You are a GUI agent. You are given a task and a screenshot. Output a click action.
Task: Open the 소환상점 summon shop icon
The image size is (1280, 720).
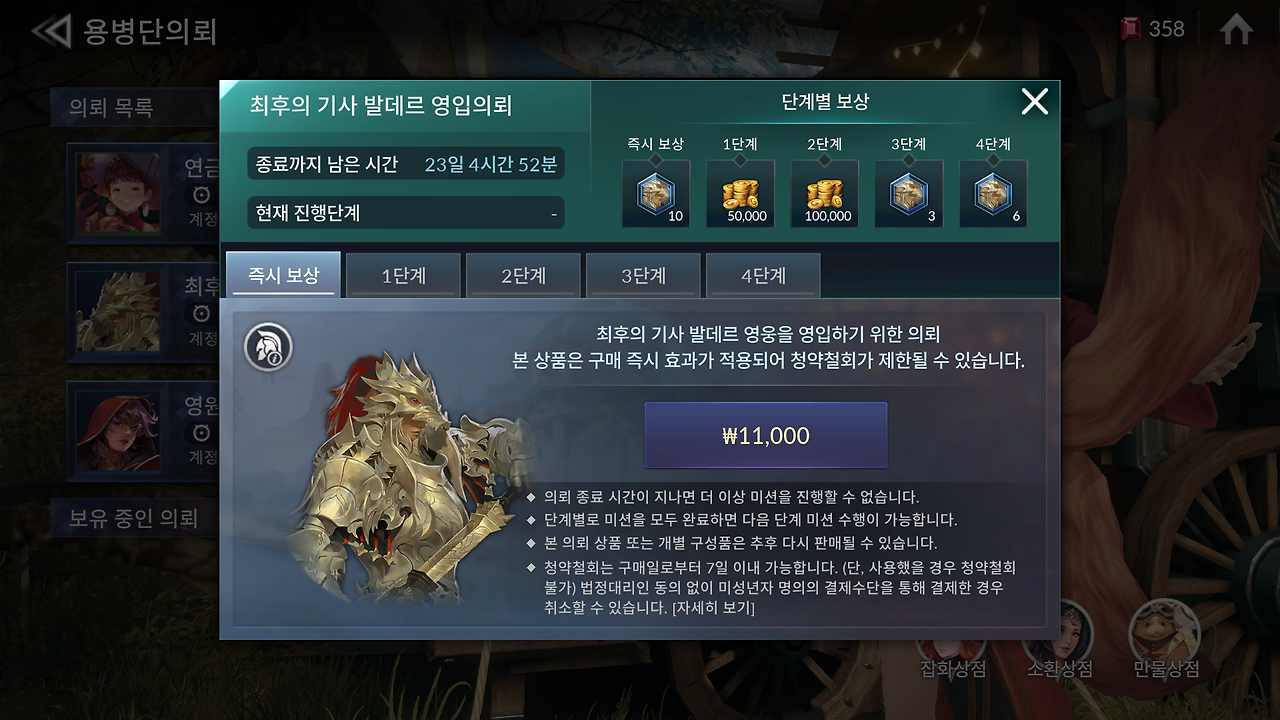1058,636
